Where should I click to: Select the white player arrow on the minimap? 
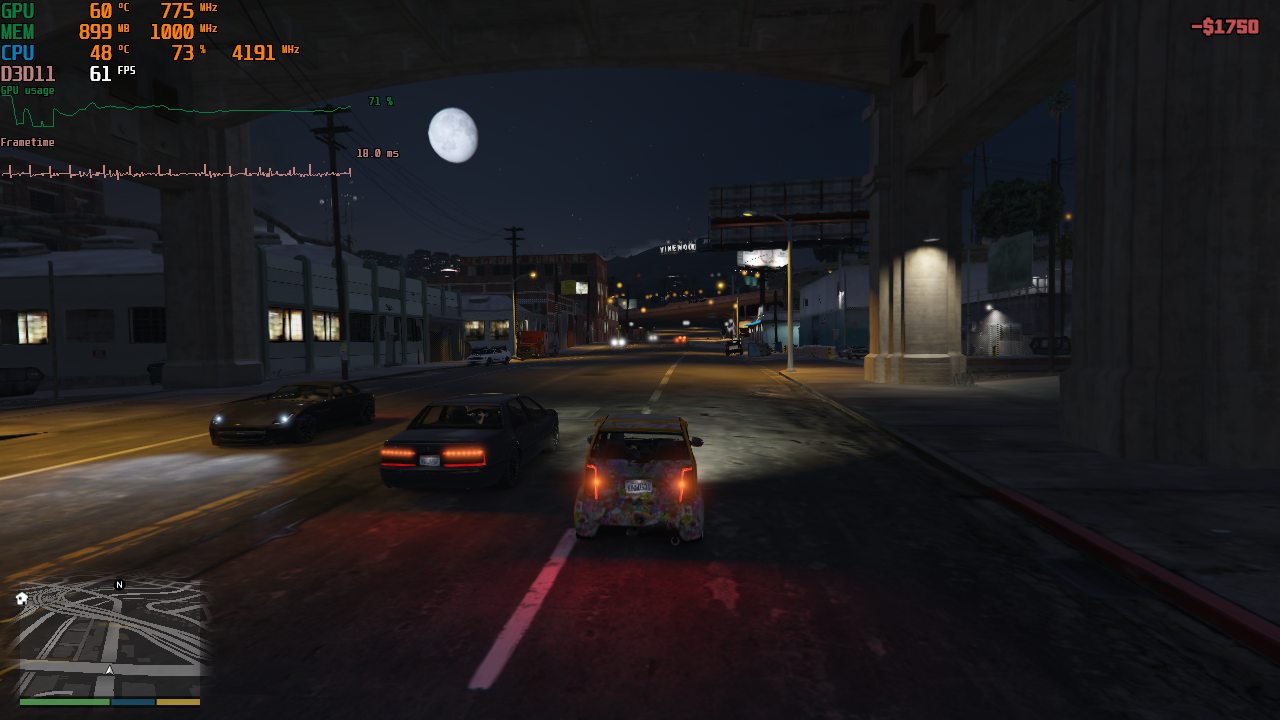109,670
